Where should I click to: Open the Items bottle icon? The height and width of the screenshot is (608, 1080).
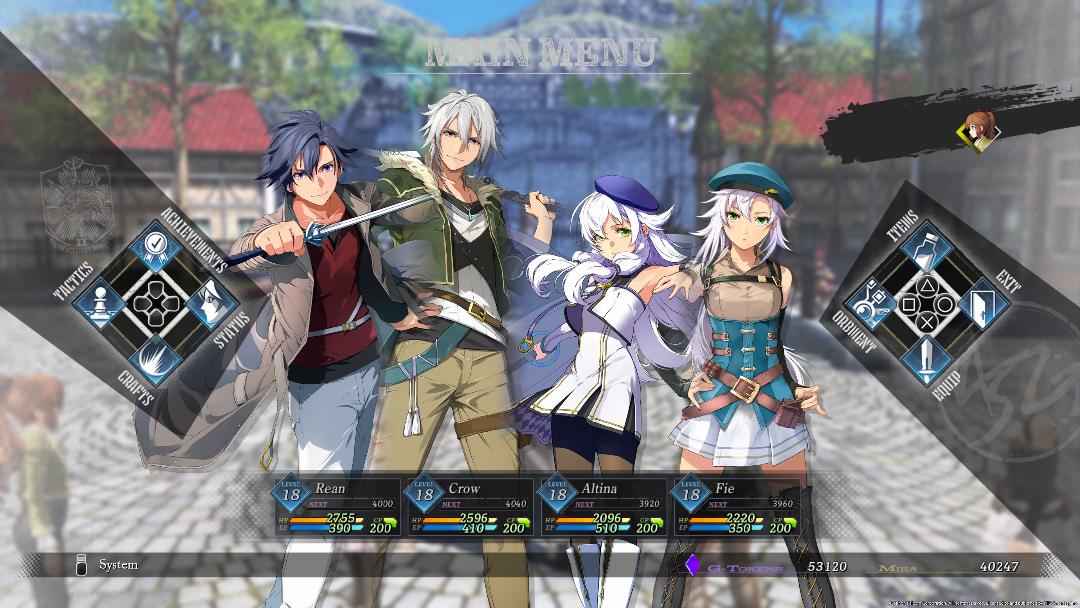(925, 247)
